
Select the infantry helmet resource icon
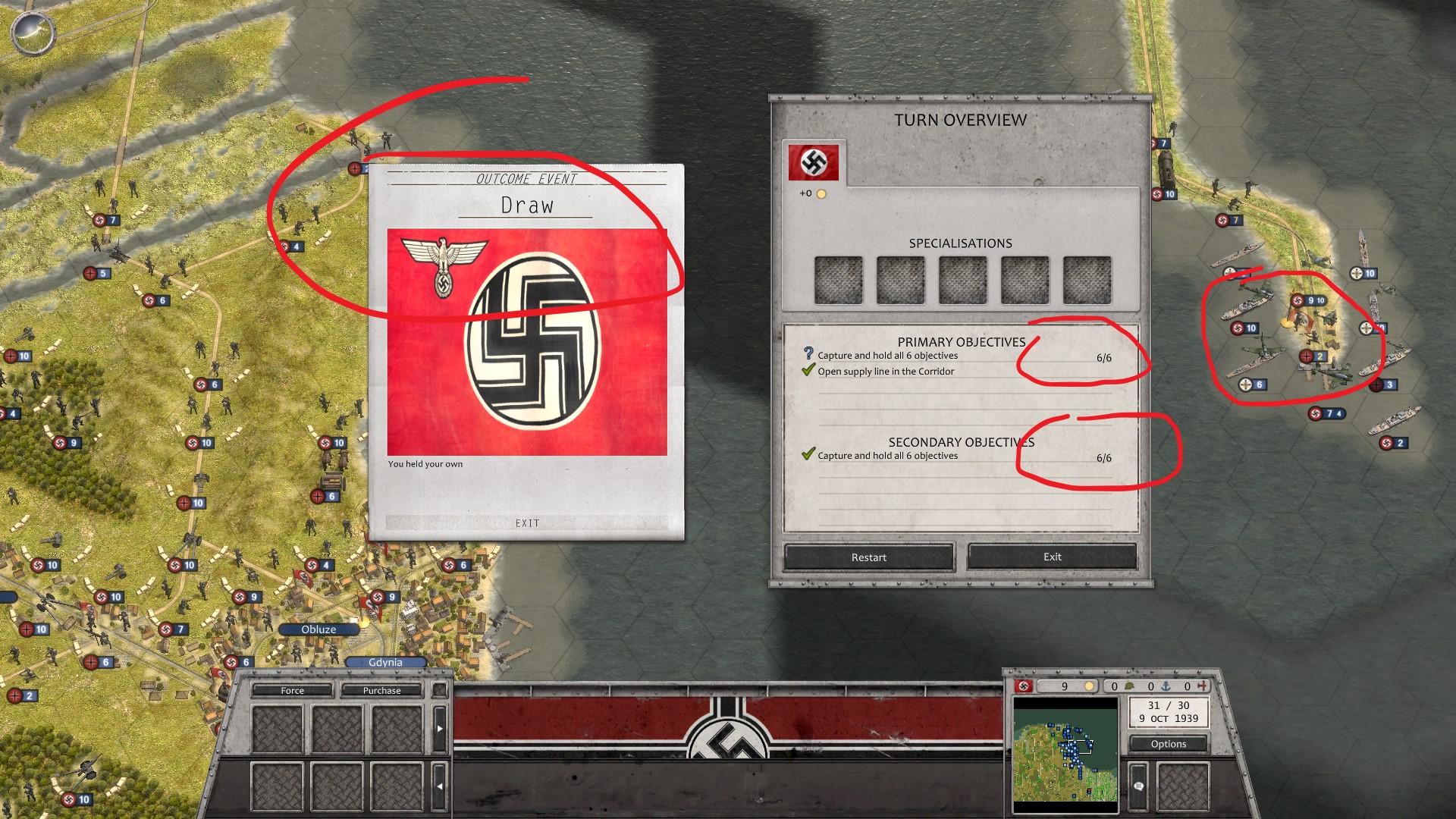[1129, 685]
